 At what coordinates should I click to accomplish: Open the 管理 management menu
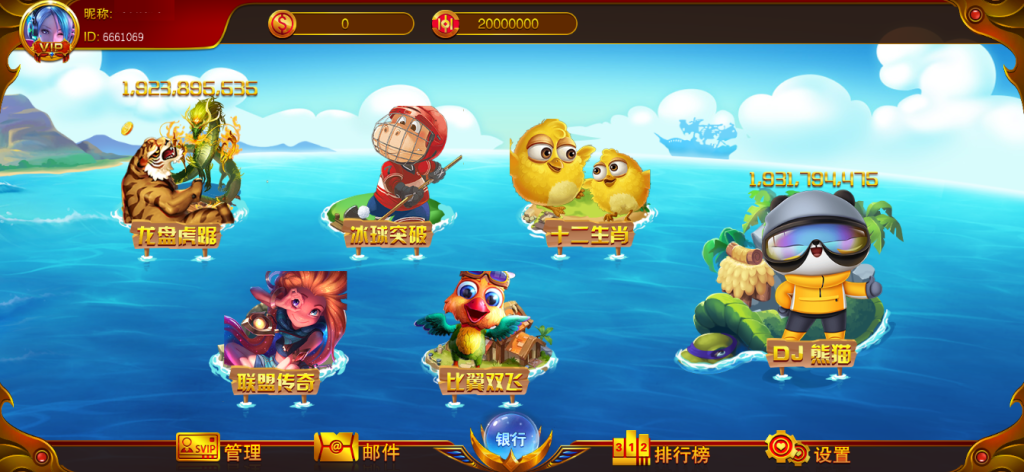point(218,450)
